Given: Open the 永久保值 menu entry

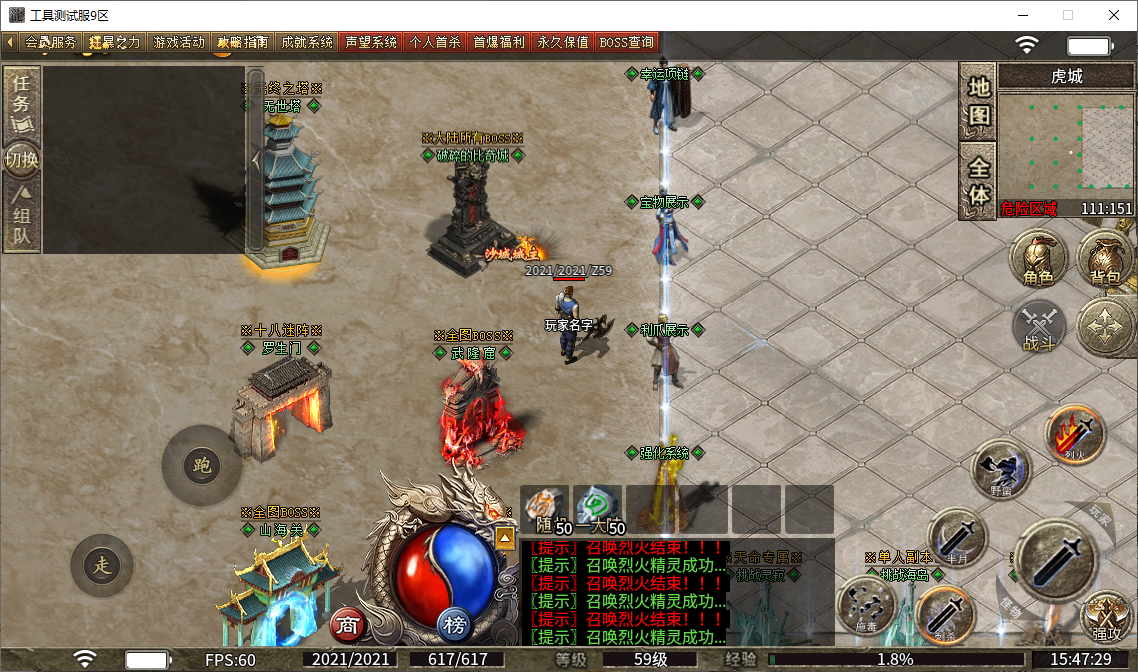Looking at the screenshot, I should (563, 42).
